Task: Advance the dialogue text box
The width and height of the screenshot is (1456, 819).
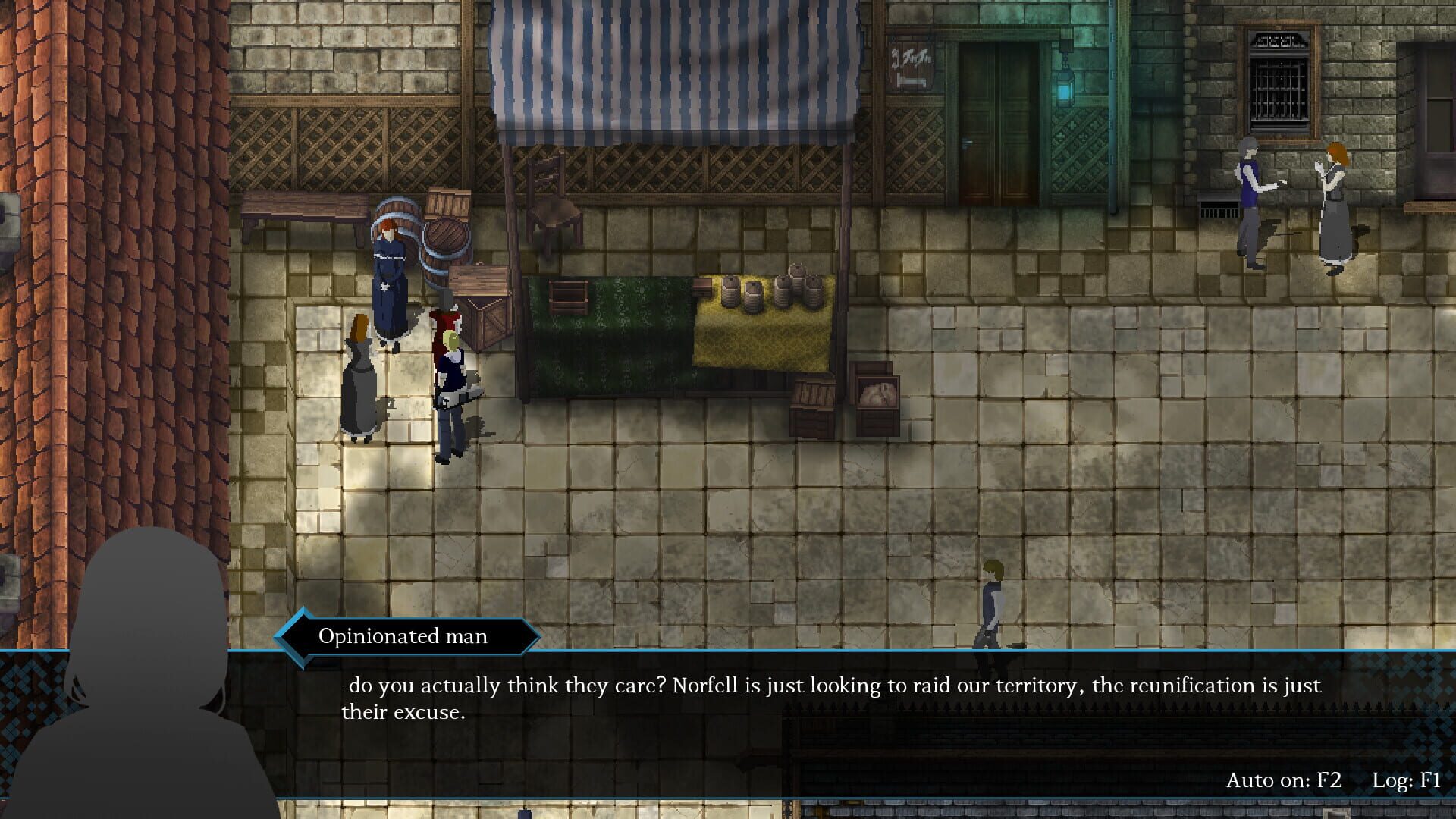Action: click(x=834, y=698)
